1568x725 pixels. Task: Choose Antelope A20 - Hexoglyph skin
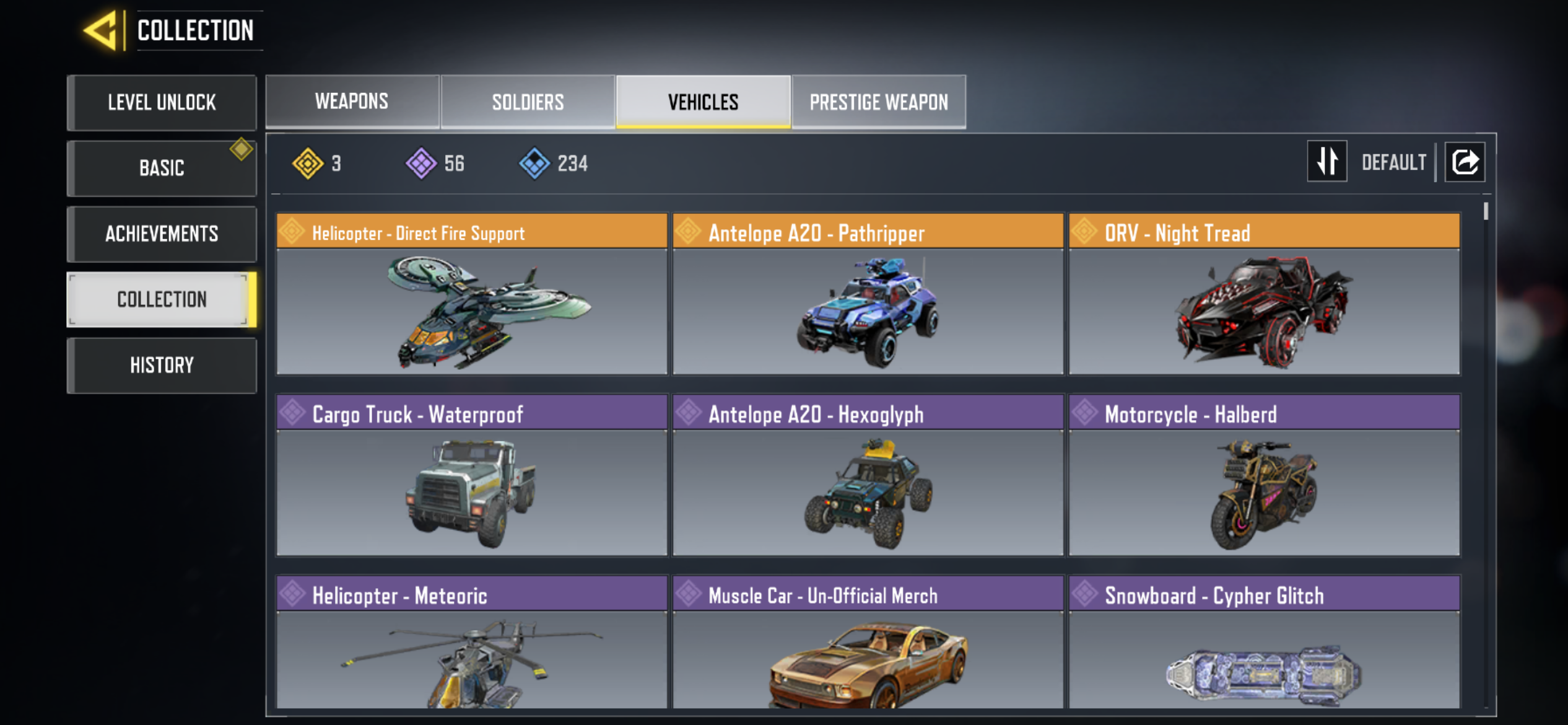click(x=868, y=475)
